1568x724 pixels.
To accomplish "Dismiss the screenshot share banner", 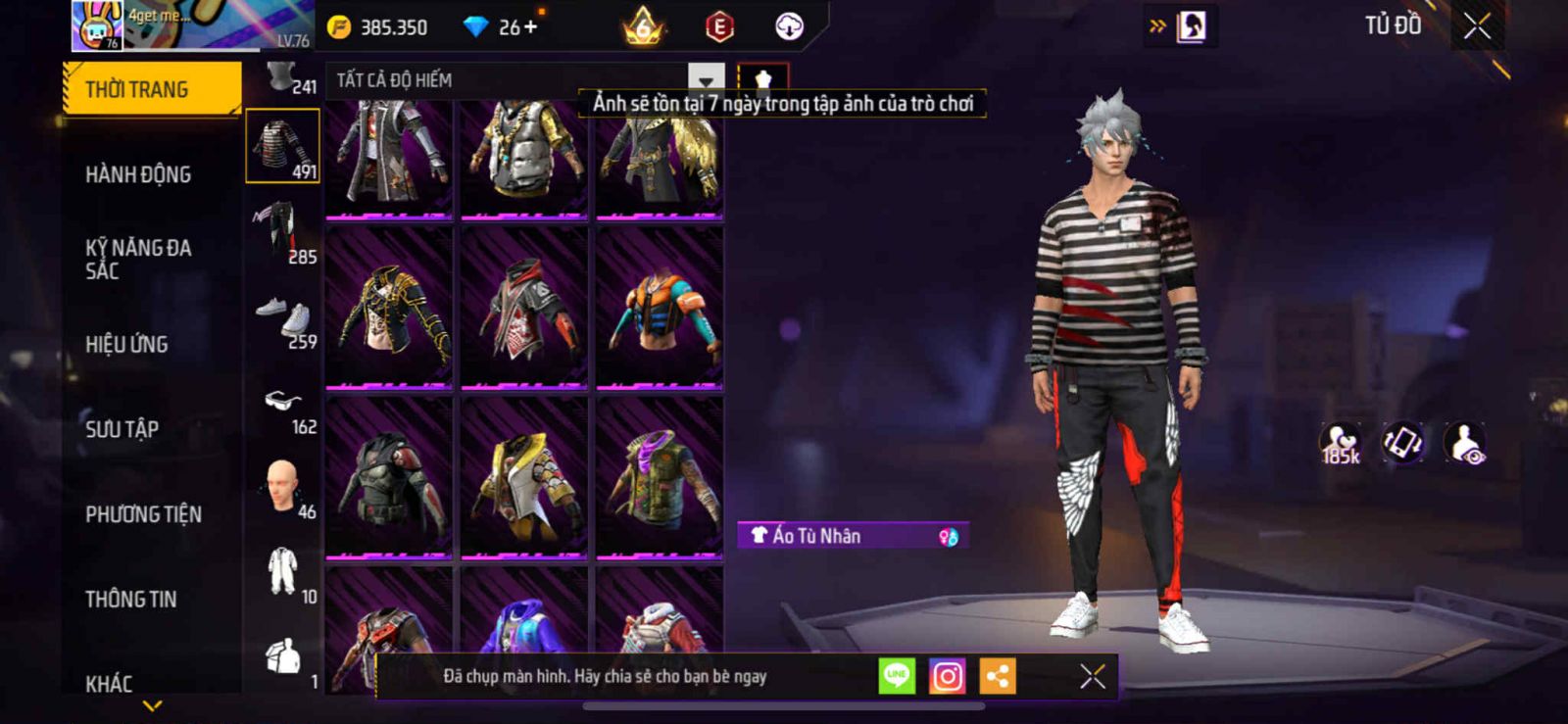I will pyautogui.click(x=1092, y=676).
